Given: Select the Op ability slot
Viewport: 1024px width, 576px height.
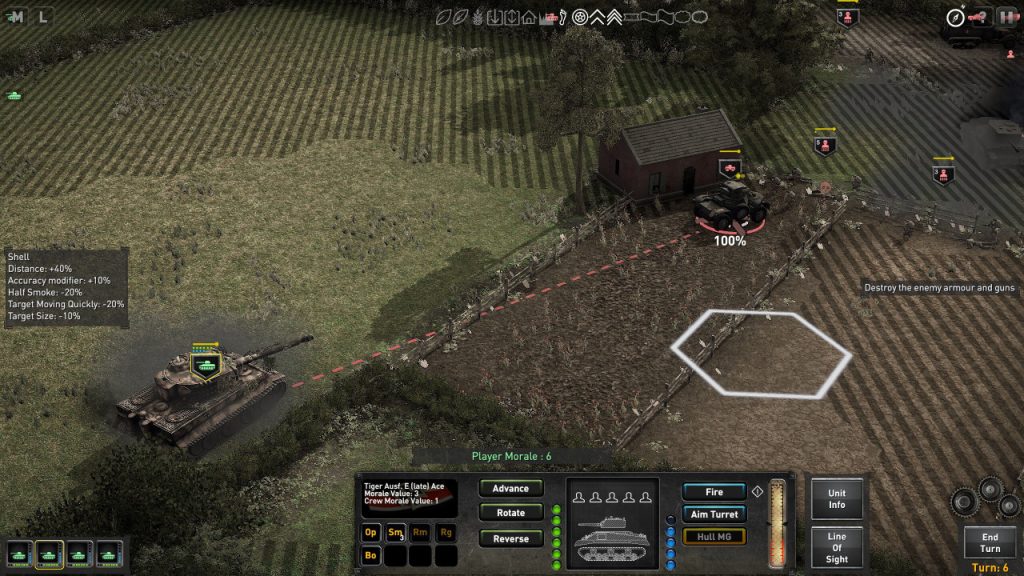Looking at the screenshot, I should [x=372, y=532].
